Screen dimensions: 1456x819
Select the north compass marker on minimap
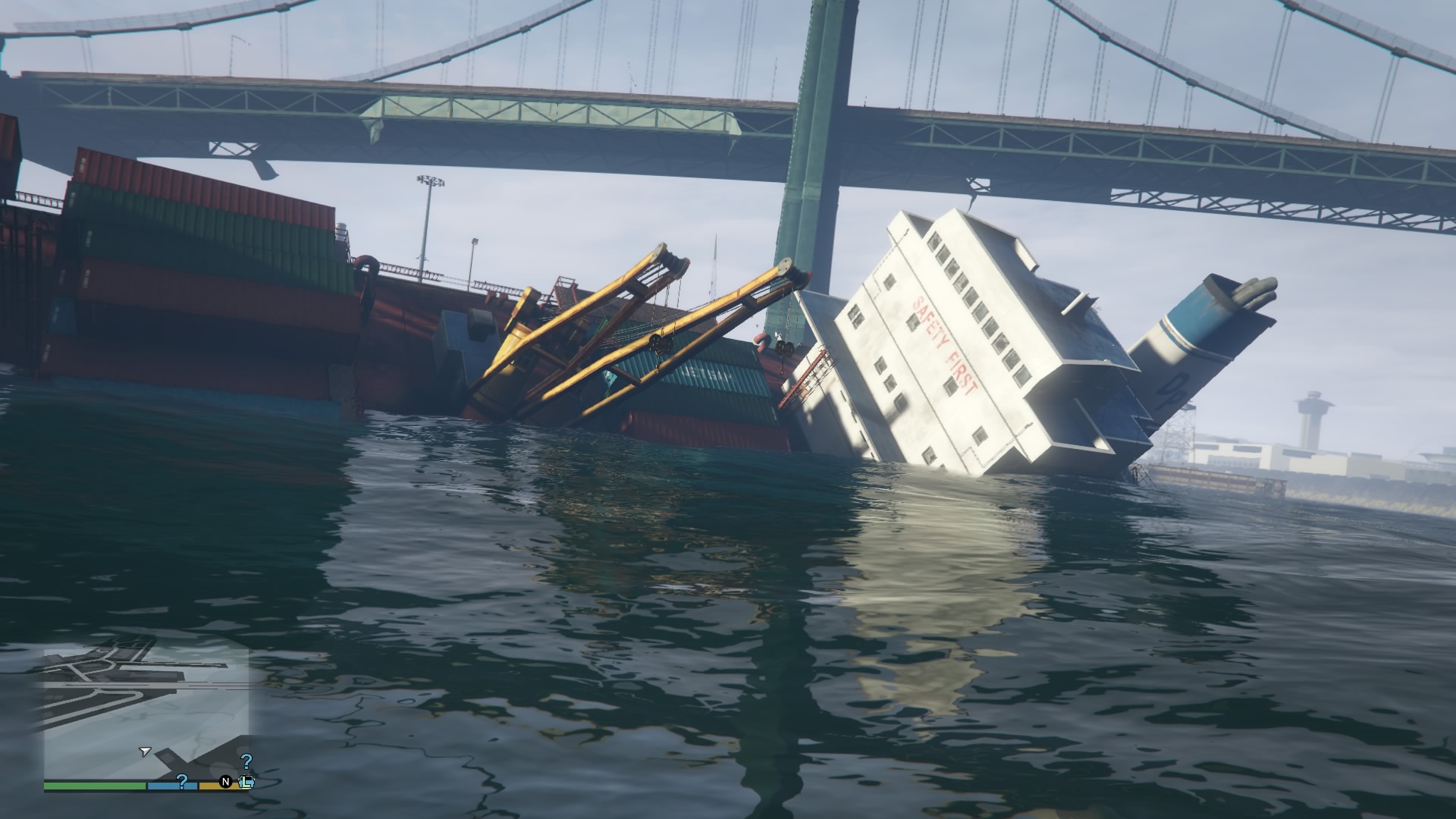tap(225, 781)
